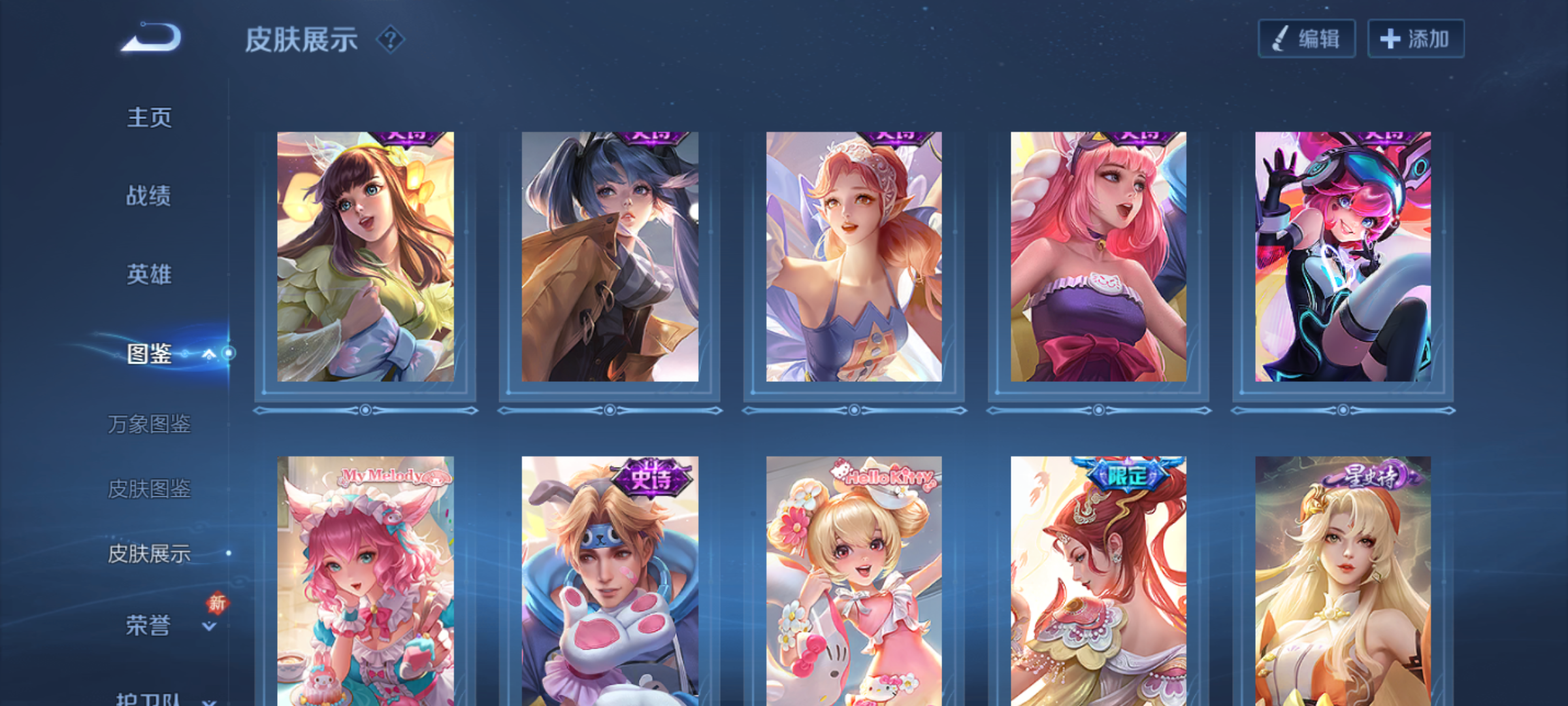Add a skin with the 添加 button
This screenshot has height=706, width=1568.
1416,39
